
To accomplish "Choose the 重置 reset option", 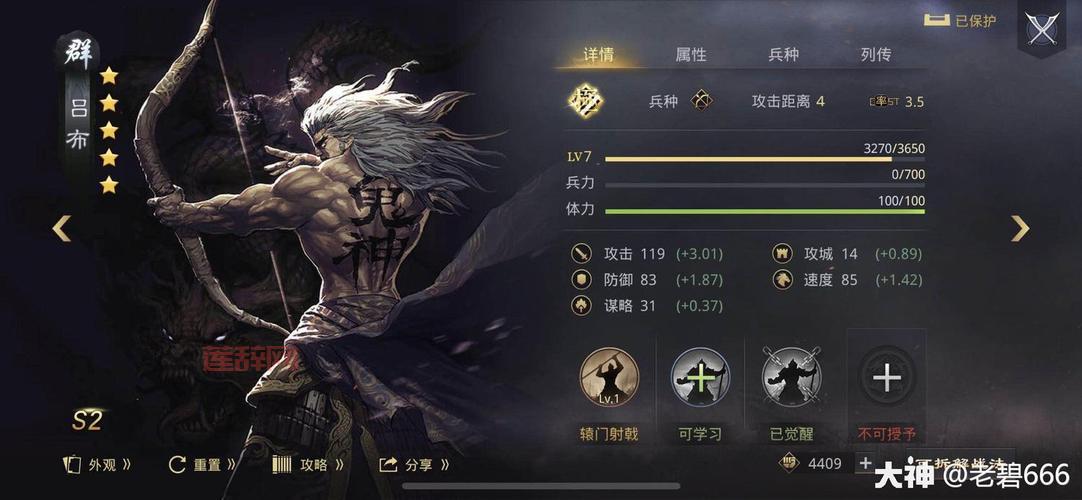I will [x=203, y=464].
